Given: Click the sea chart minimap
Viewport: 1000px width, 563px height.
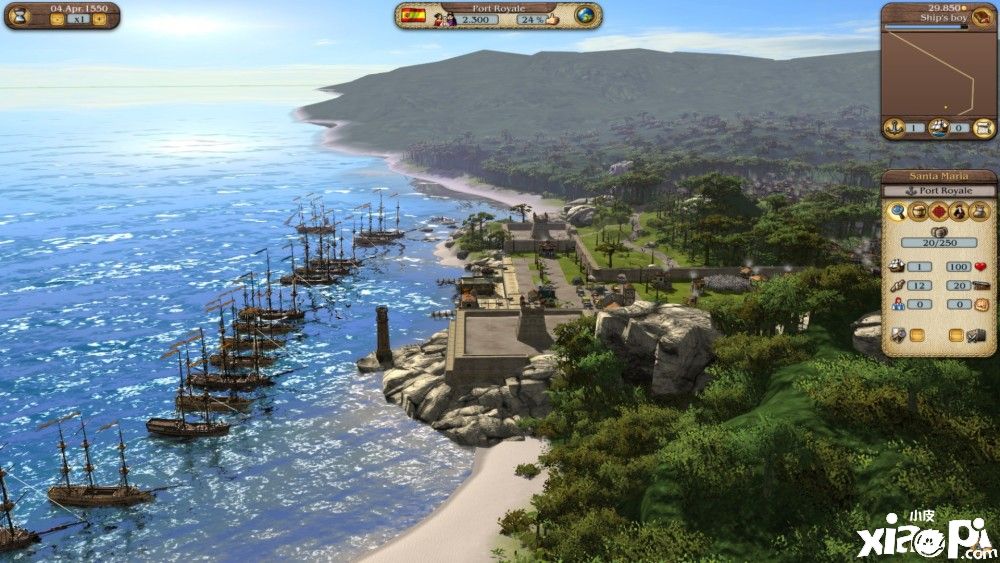Looking at the screenshot, I should pyautogui.click(x=938, y=72).
